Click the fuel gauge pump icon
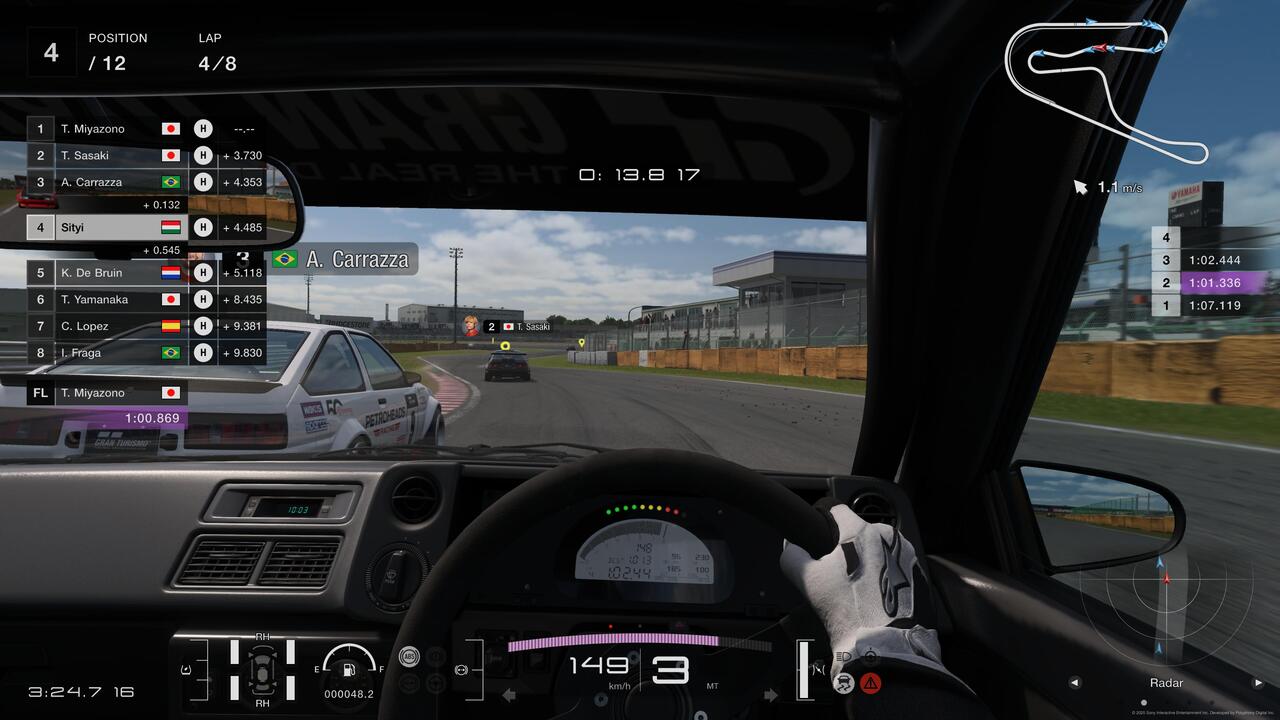The height and width of the screenshot is (720, 1280). pyautogui.click(x=349, y=668)
